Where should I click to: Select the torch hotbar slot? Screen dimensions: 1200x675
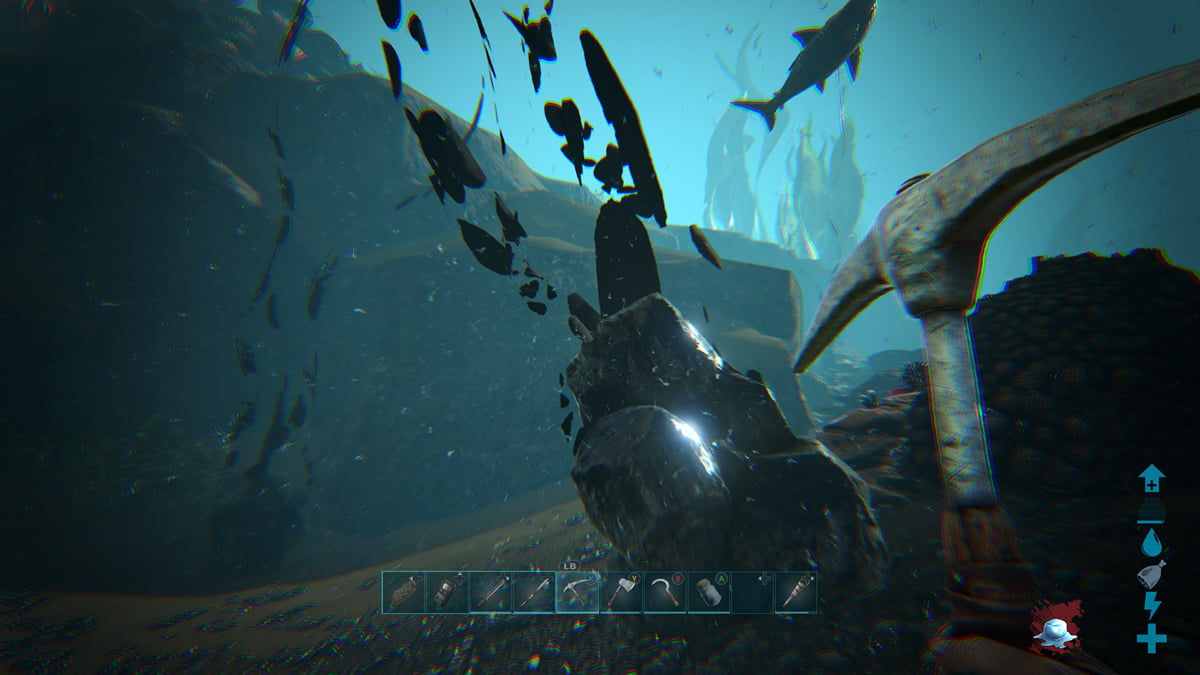coord(795,592)
